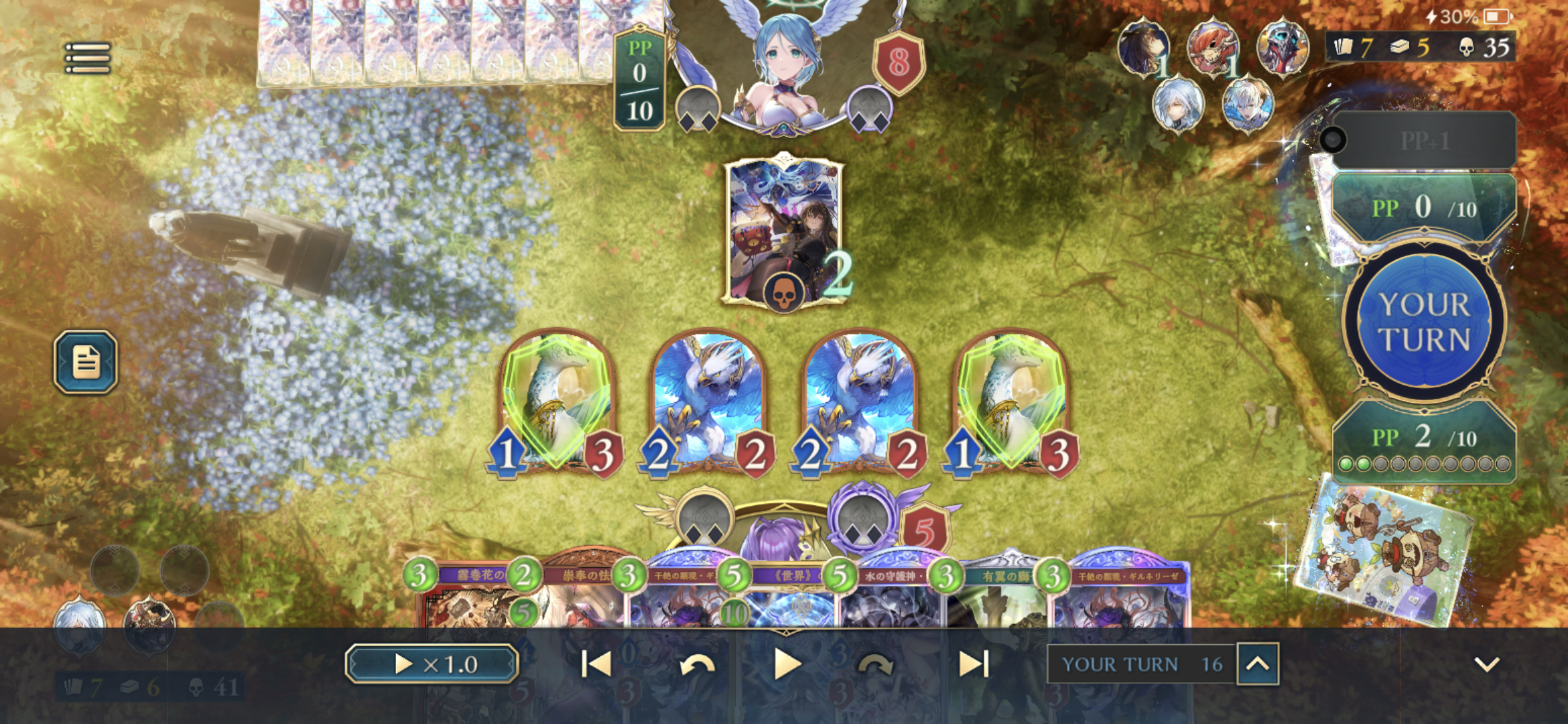The image size is (1568, 724).
Task: Skip back to the replay start
Action: (596, 664)
